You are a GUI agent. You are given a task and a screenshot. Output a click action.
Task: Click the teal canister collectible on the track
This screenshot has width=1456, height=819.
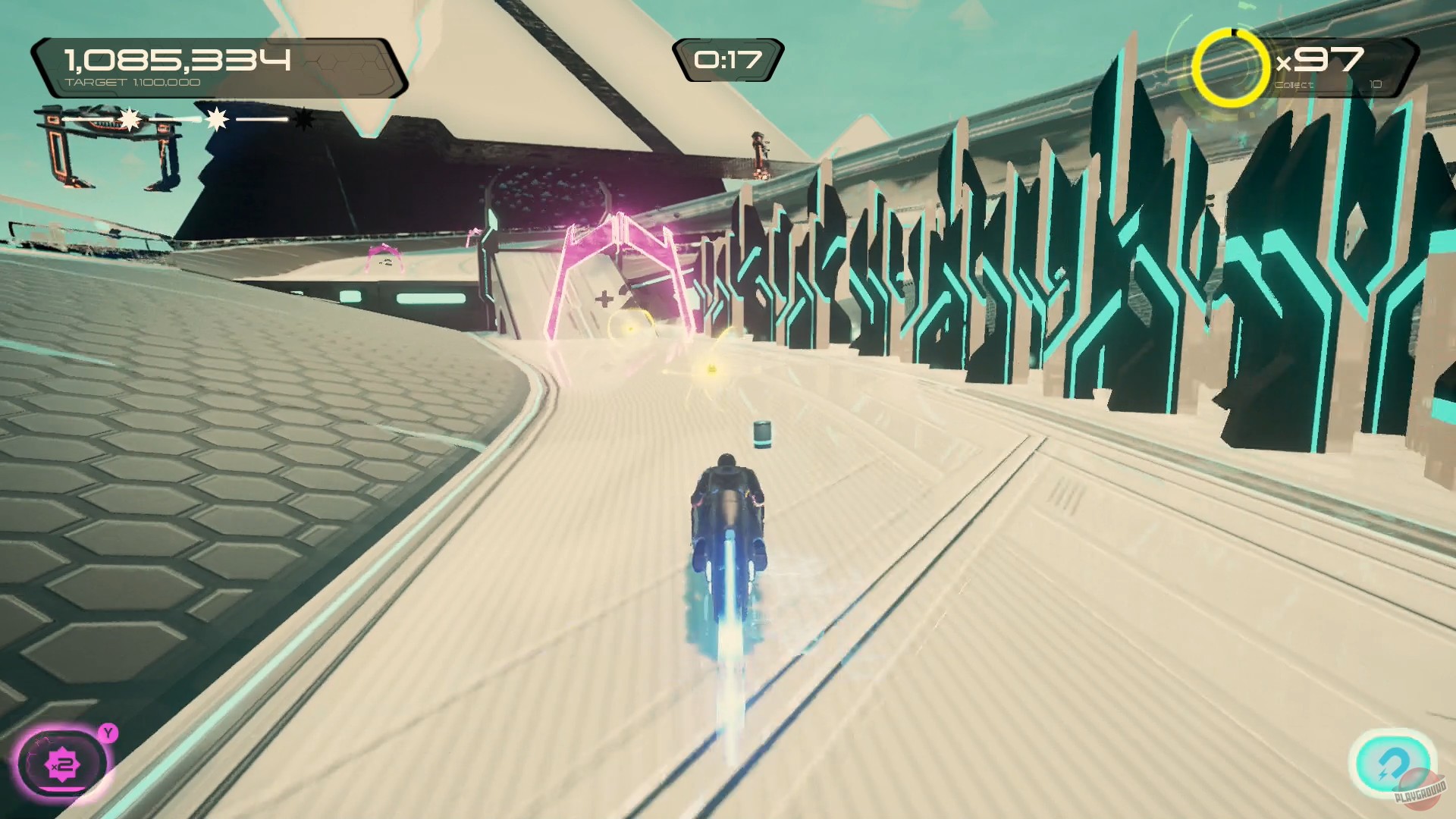(764, 434)
